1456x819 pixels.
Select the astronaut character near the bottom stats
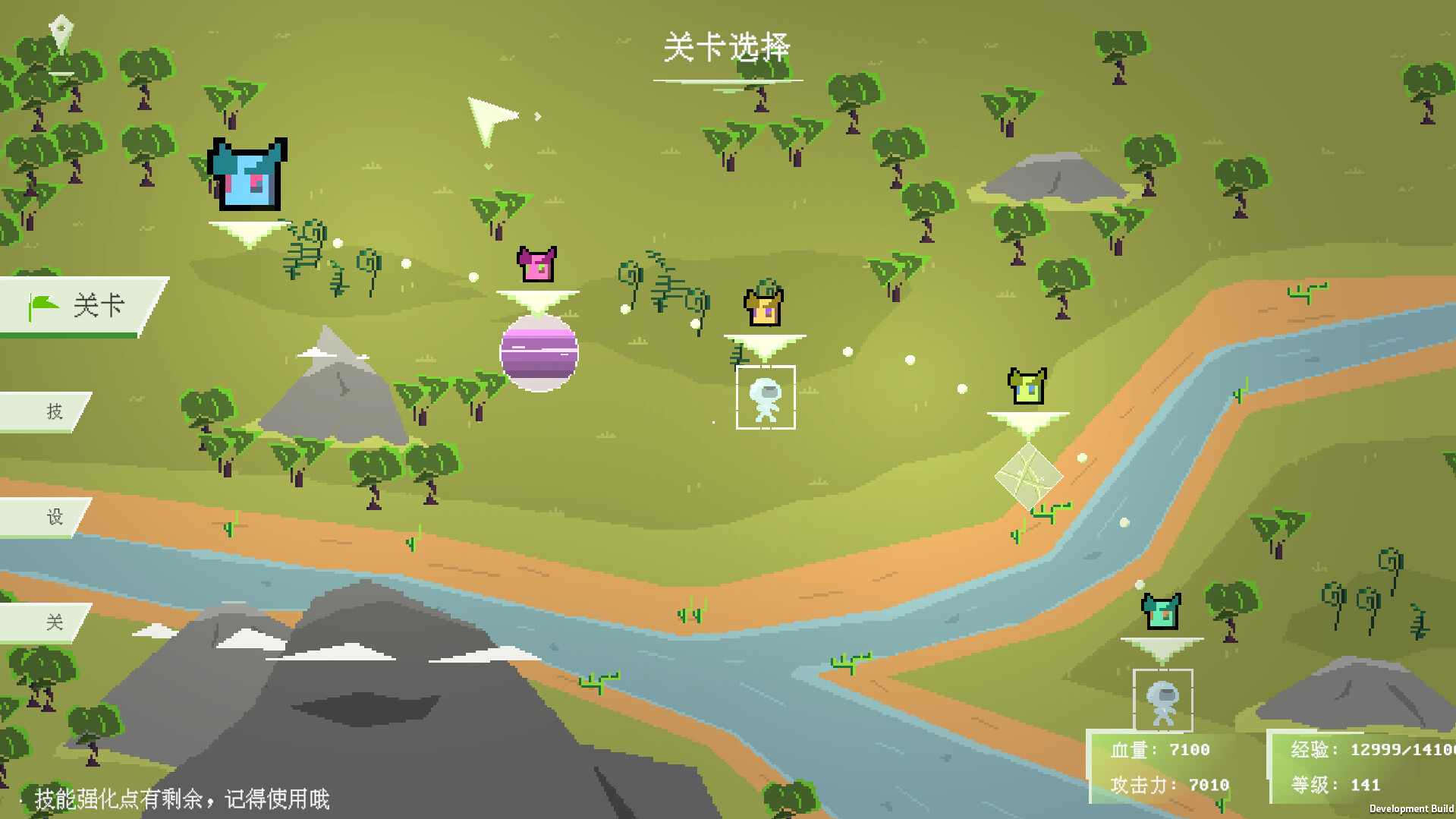[1163, 702]
